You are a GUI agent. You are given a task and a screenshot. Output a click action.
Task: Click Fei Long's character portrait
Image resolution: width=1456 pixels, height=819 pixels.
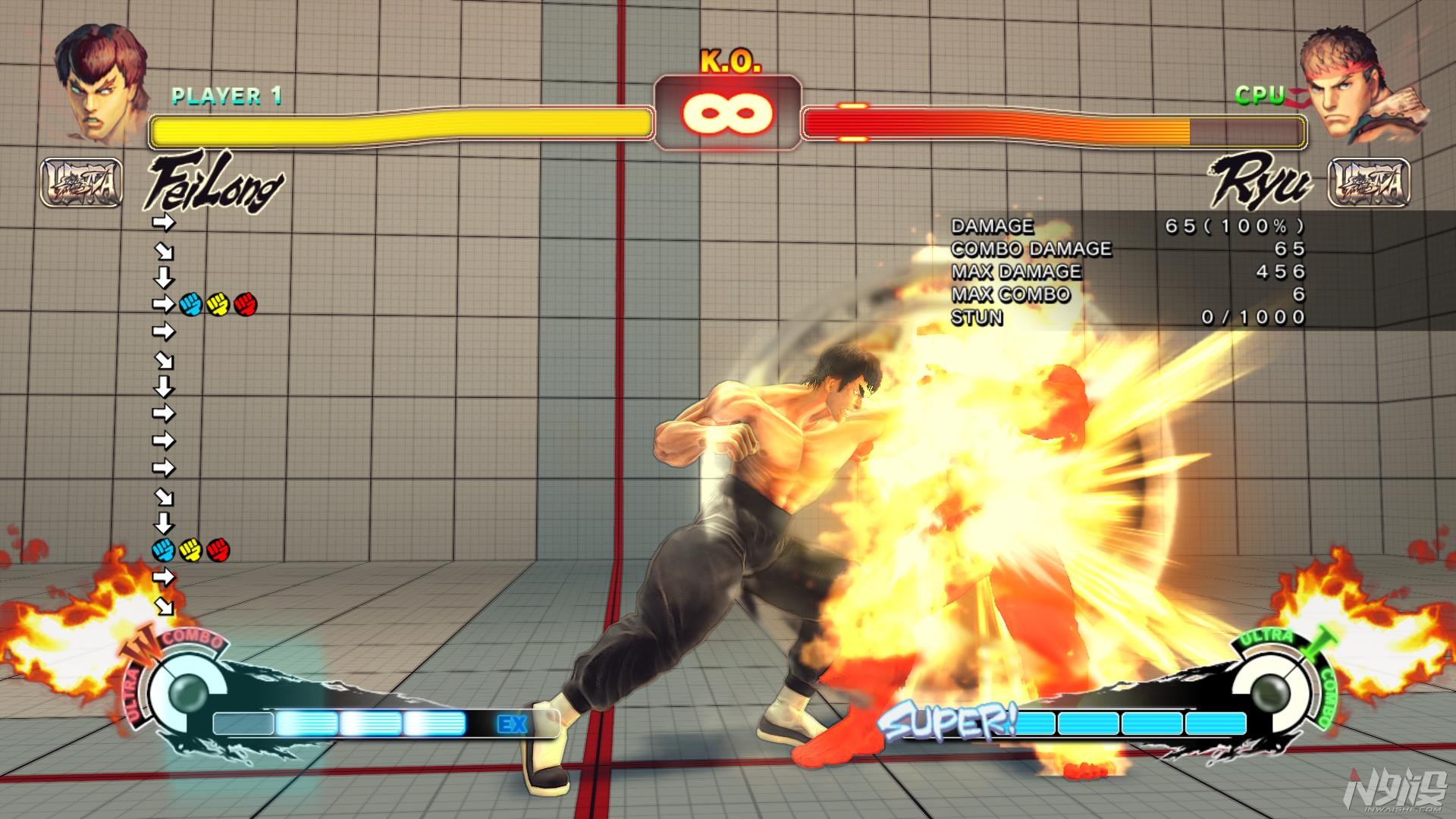coord(102,85)
